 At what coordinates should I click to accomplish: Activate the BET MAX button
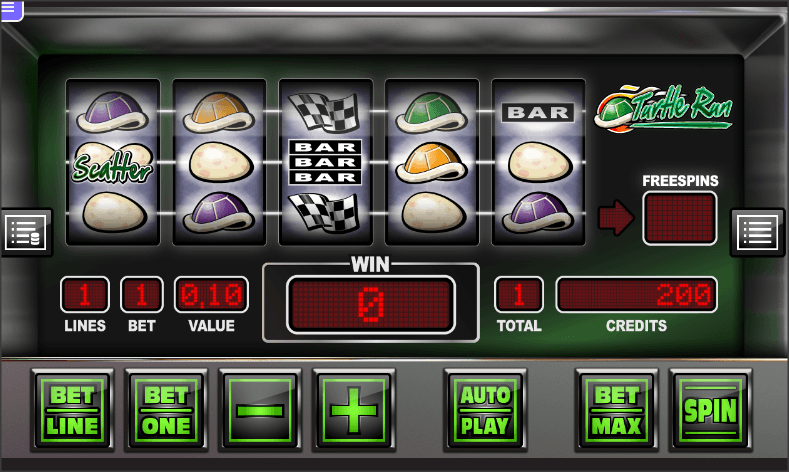(616, 410)
